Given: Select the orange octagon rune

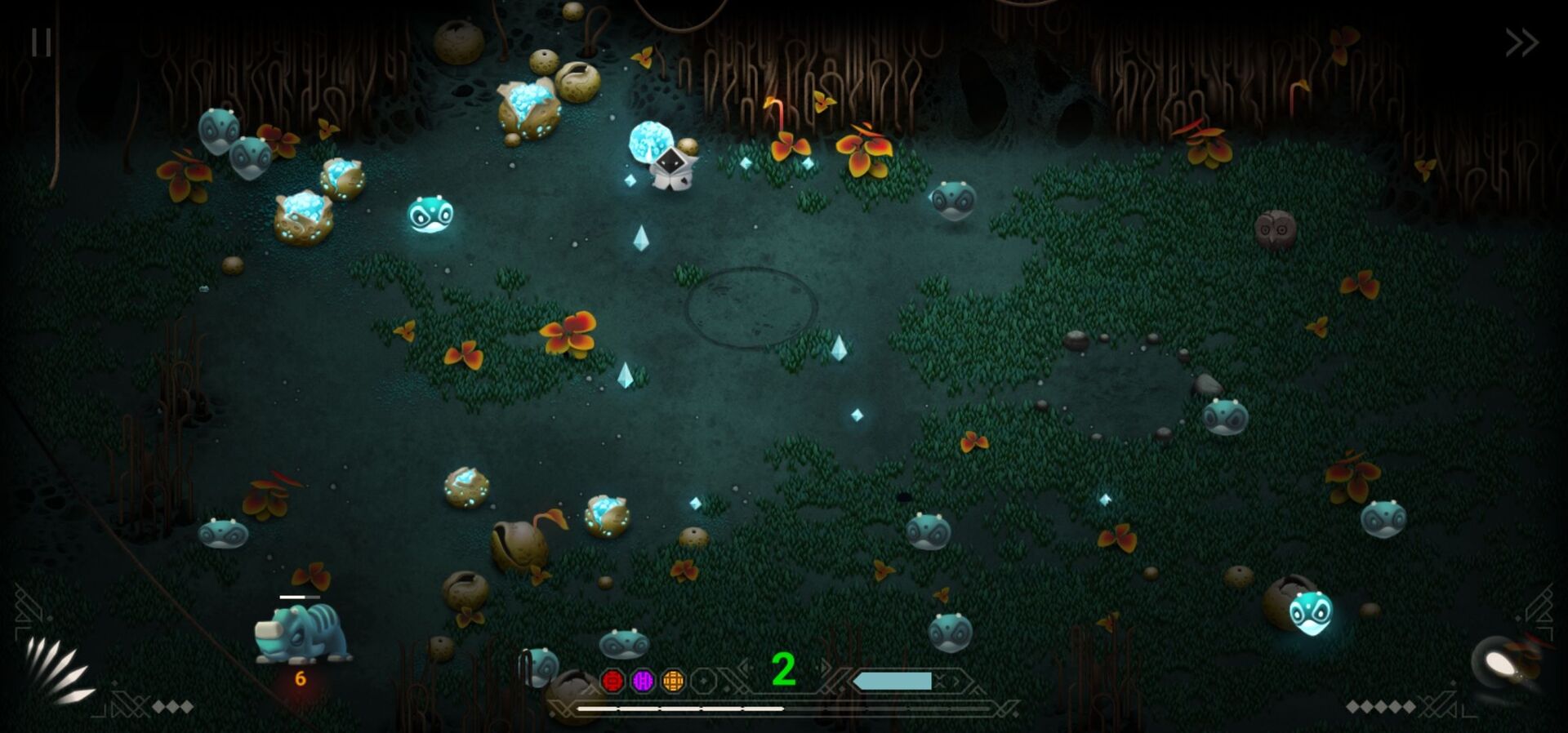Looking at the screenshot, I should 673,681.
